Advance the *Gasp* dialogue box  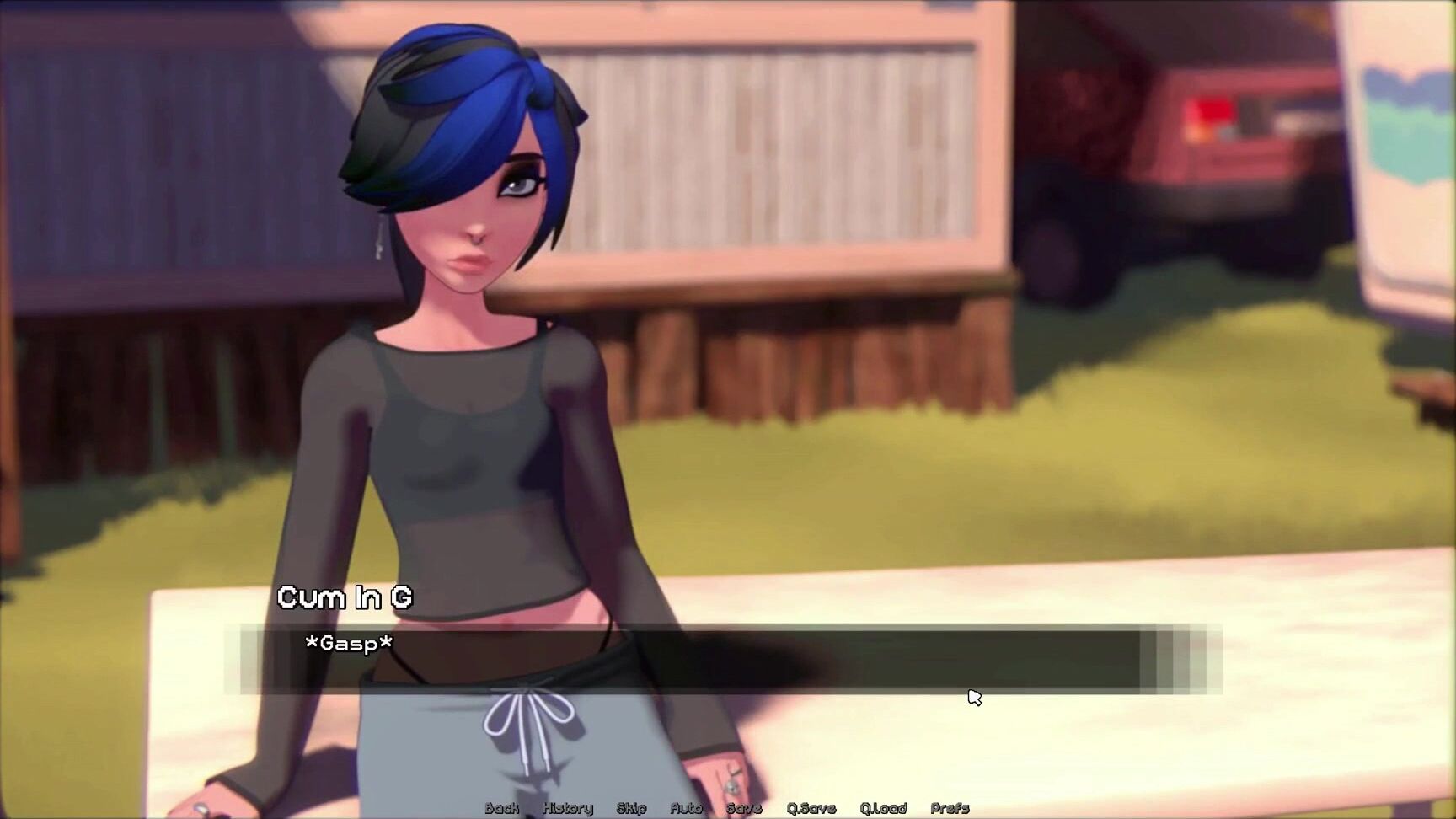[691, 660]
